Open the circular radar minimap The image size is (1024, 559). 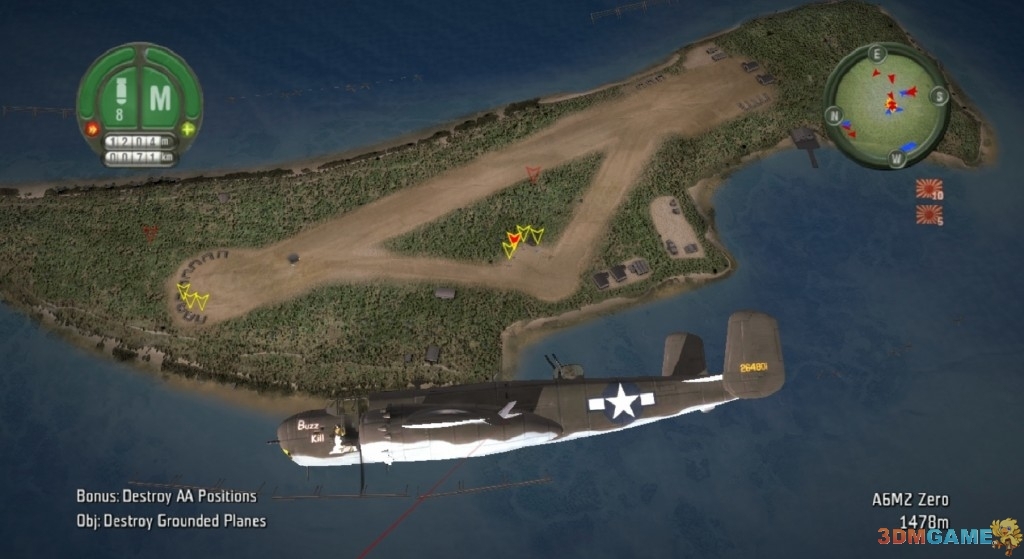pos(888,104)
